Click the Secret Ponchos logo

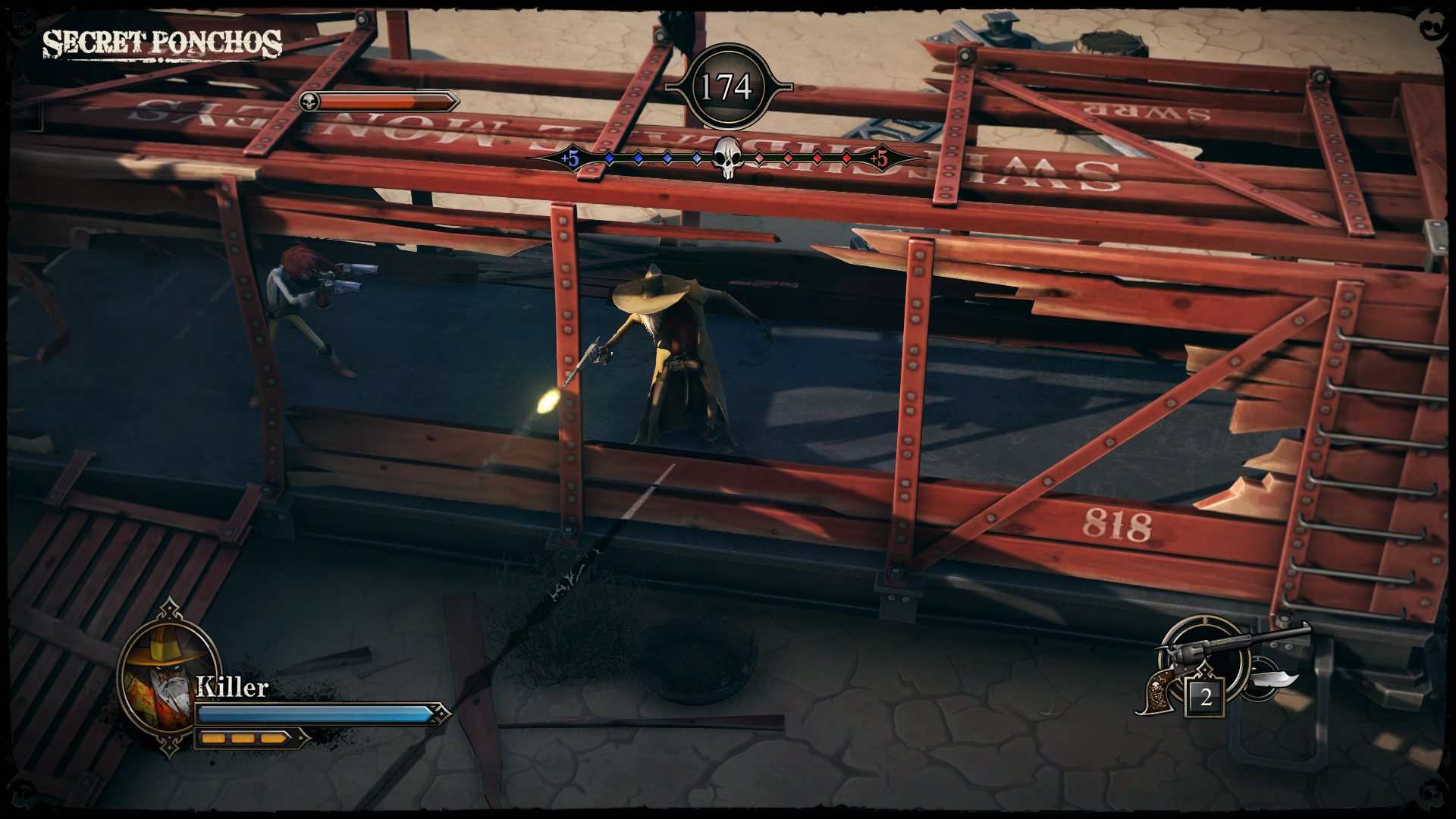(162, 44)
